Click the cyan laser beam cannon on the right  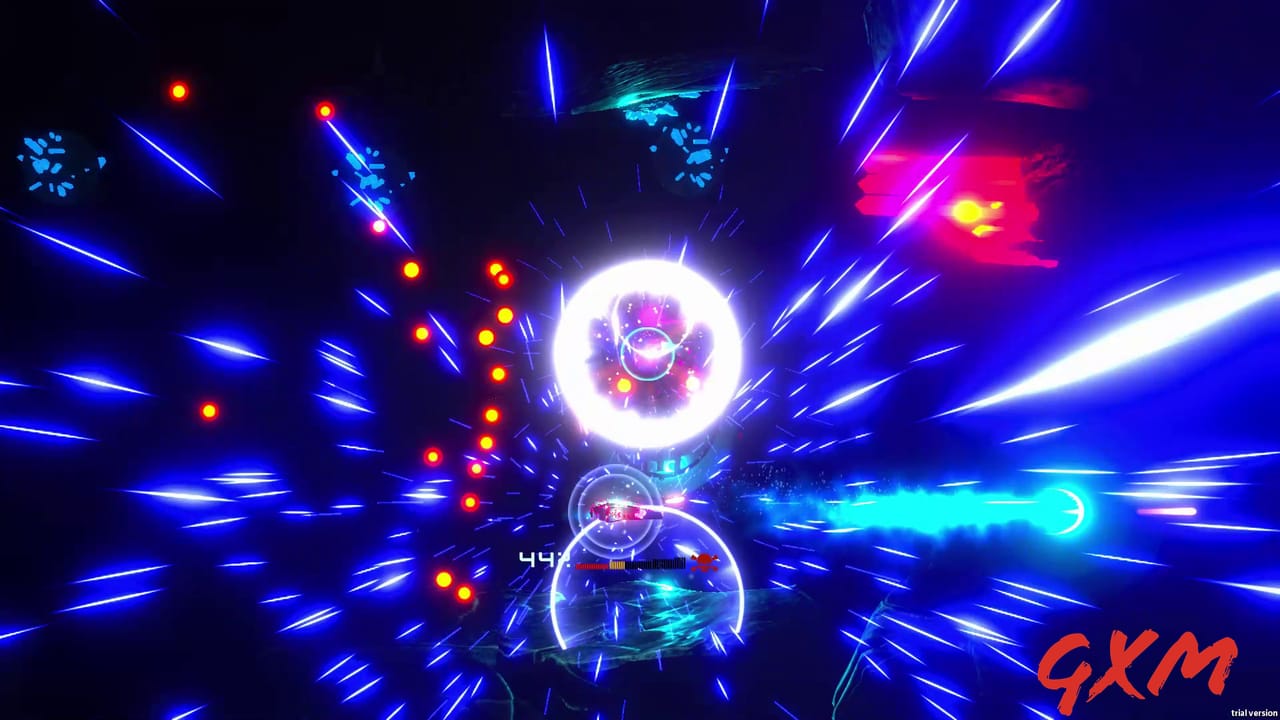[1065, 512]
